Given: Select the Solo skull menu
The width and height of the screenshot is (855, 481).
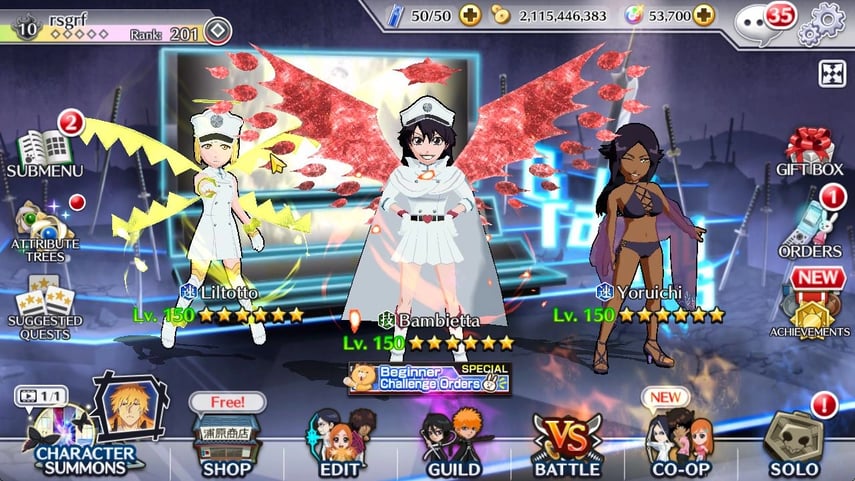Looking at the screenshot, I should (x=794, y=442).
